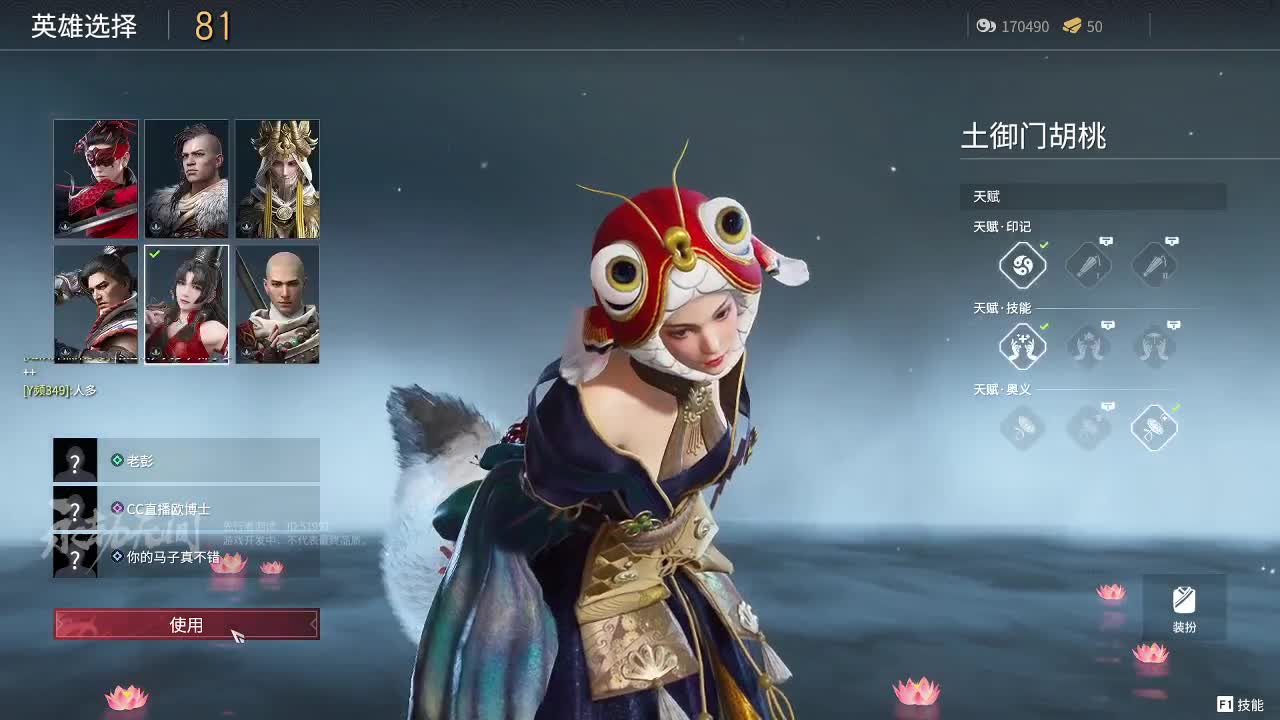
Task: Open the 装扮 outfit menu
Action: pyautogui.click(x=1184, y=608)
